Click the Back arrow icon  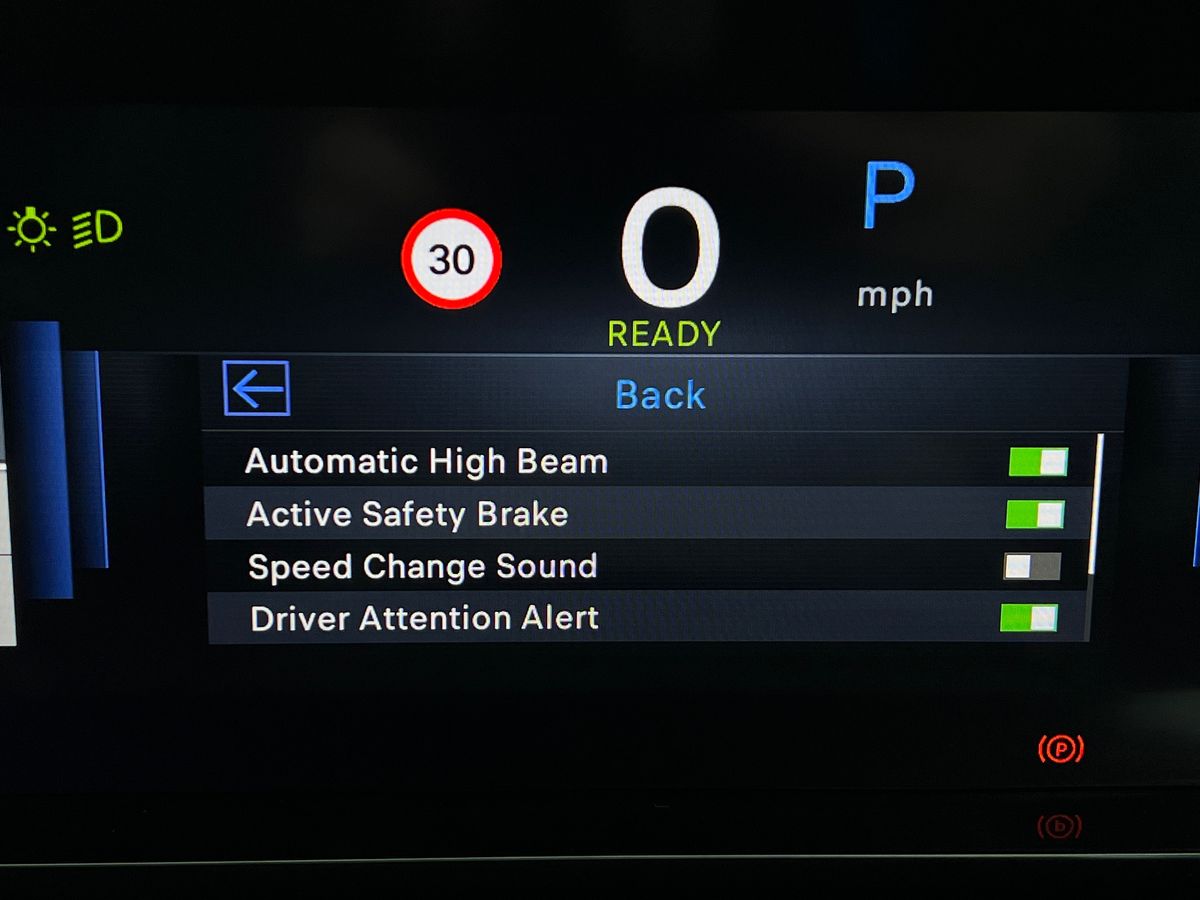point(257,388)
